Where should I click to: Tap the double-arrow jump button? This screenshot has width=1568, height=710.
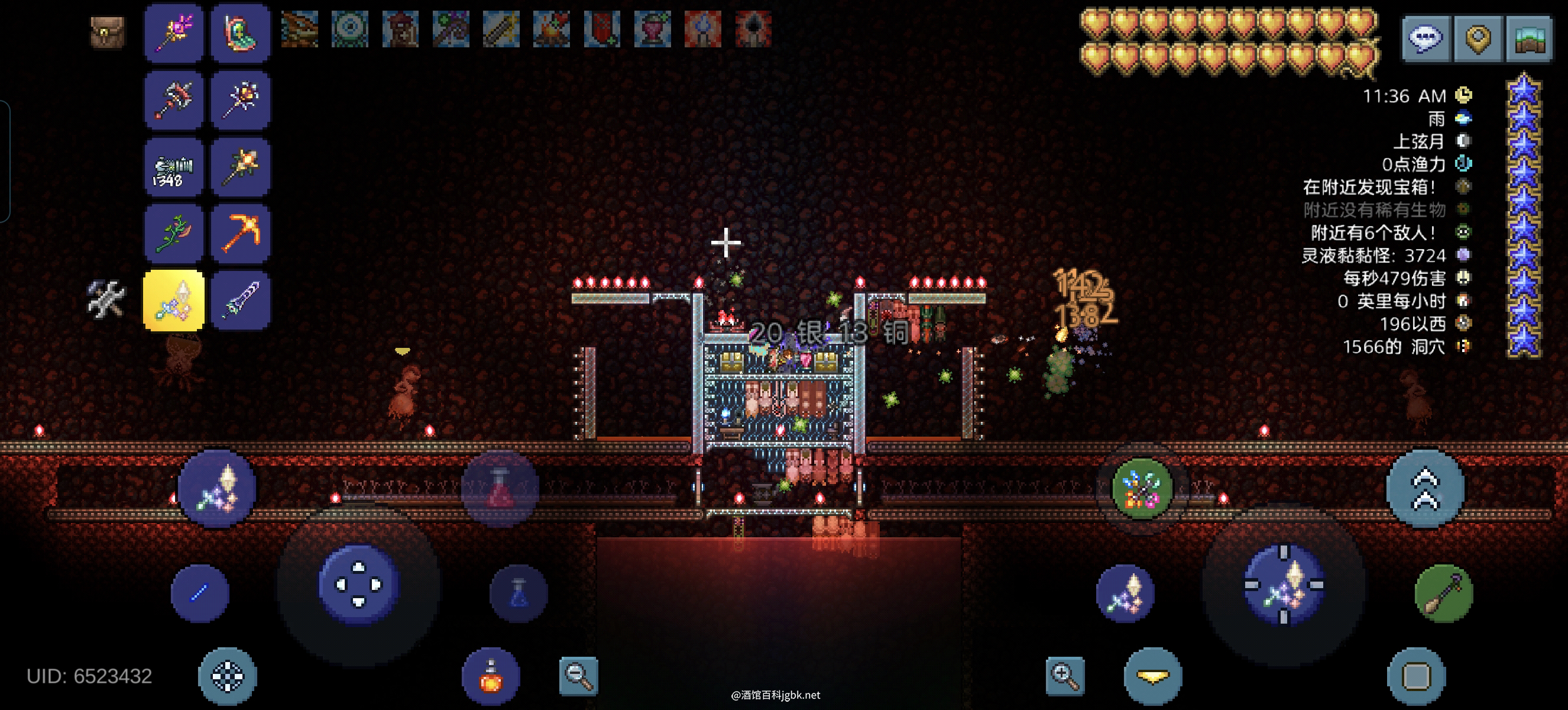tap(1425, 489)
